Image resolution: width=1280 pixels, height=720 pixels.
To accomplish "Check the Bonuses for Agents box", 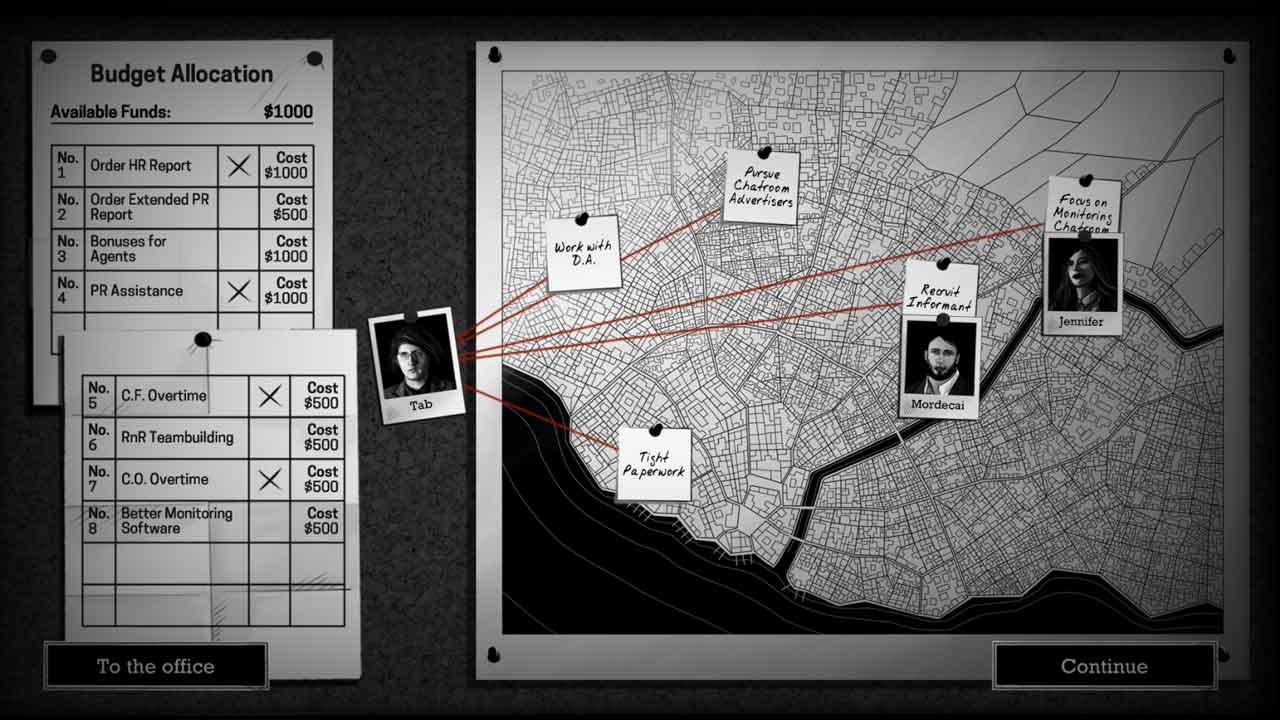I will [x=238, y=249].
